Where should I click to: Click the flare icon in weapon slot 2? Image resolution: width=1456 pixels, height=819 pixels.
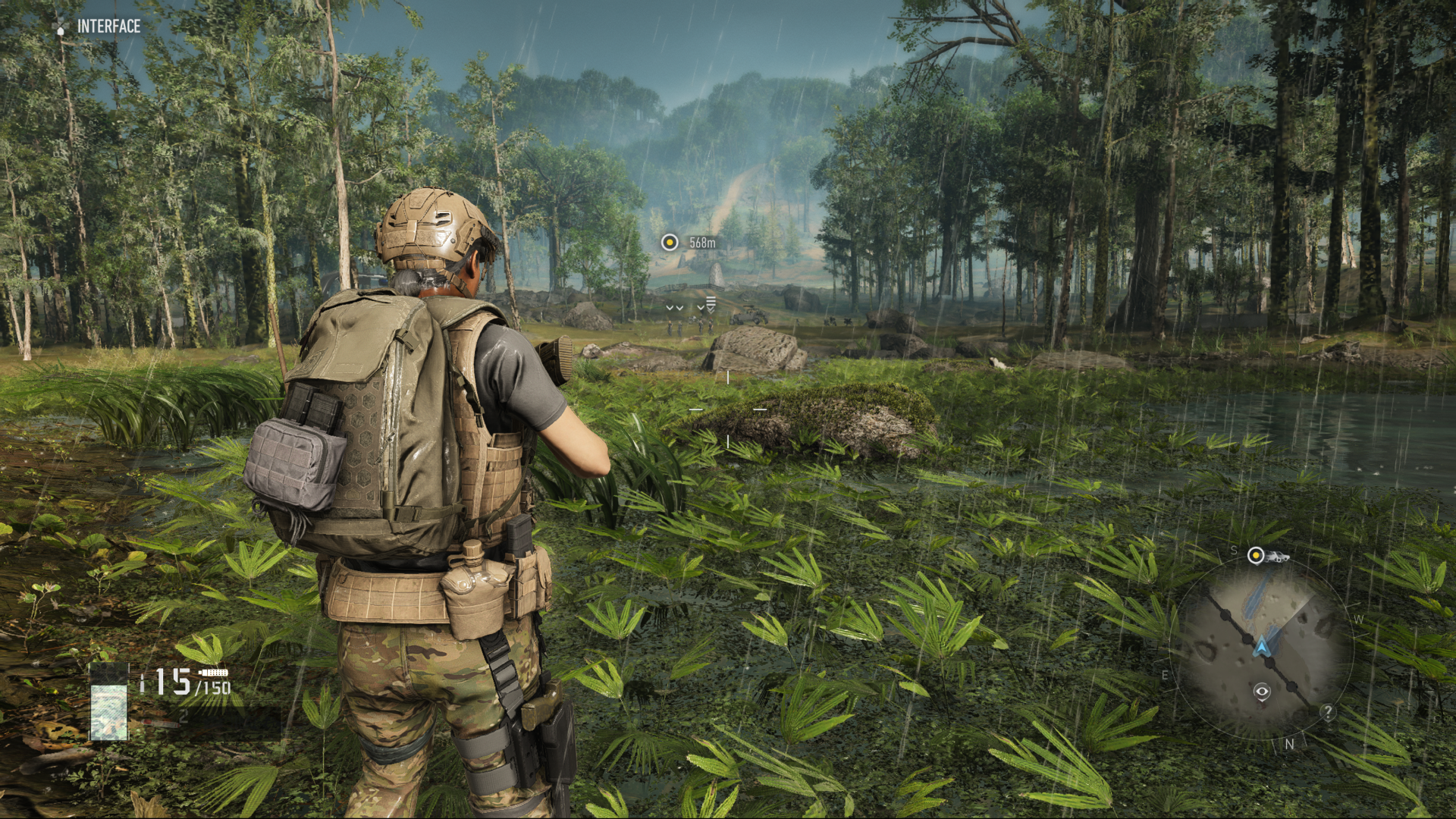[162, 723]
